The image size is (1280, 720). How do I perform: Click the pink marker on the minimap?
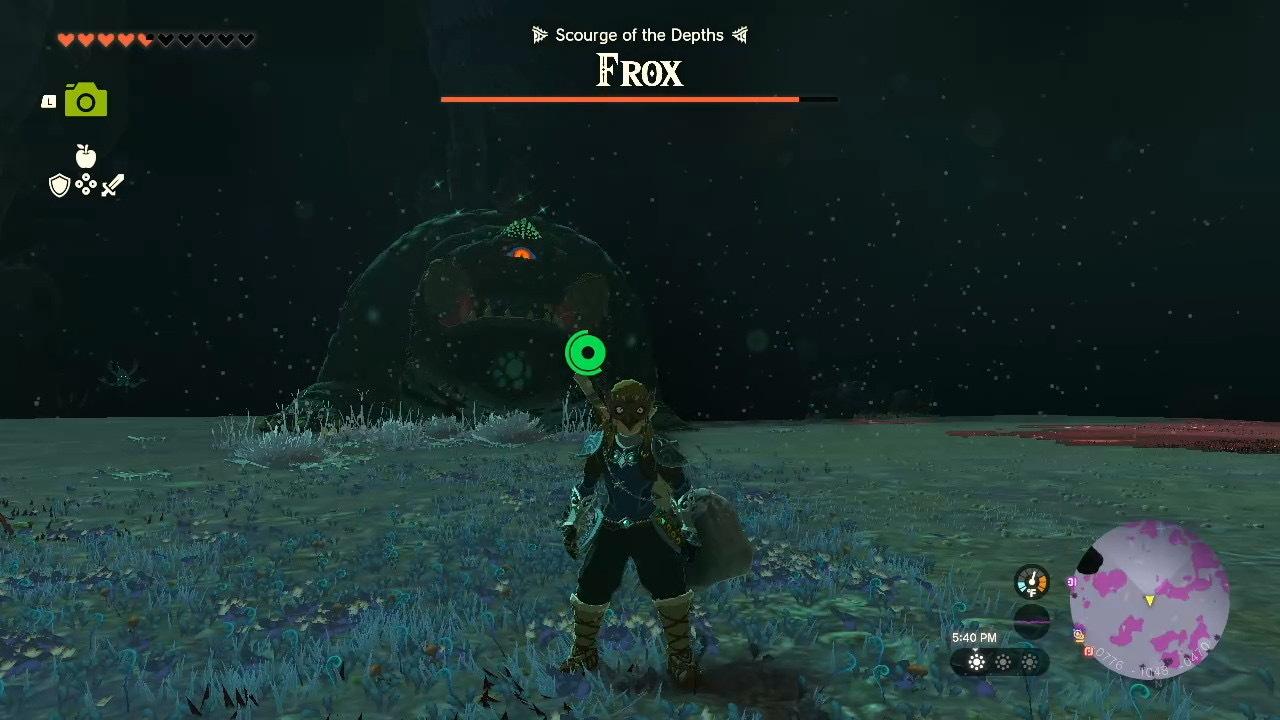coord(1071,582)
